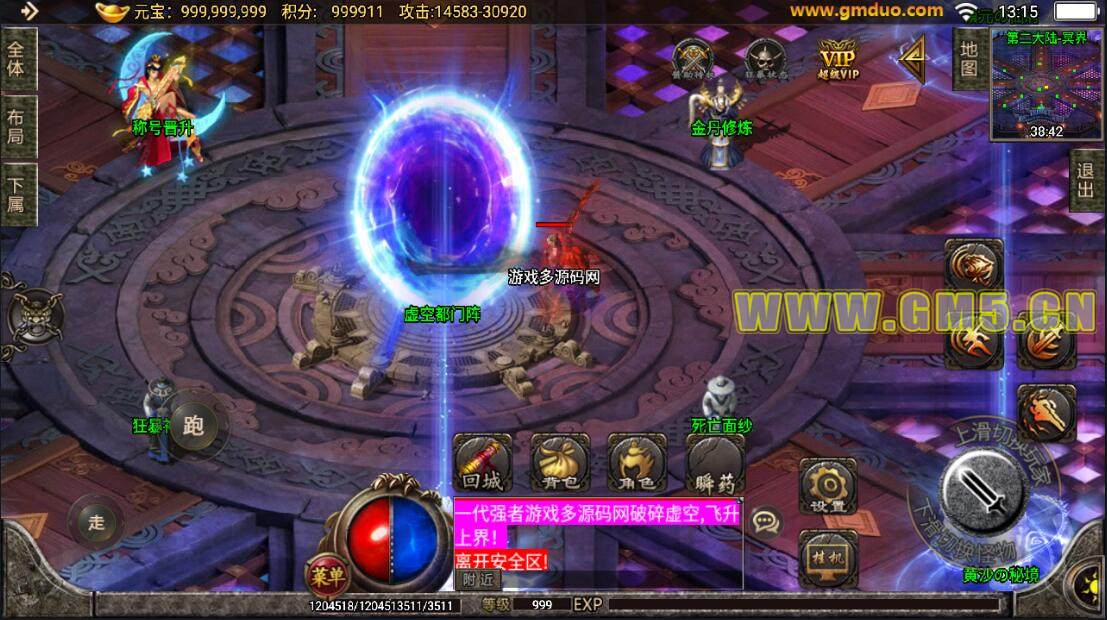Open the 背包 backpack
1107x620 pixels.
[x=559, y=463]
